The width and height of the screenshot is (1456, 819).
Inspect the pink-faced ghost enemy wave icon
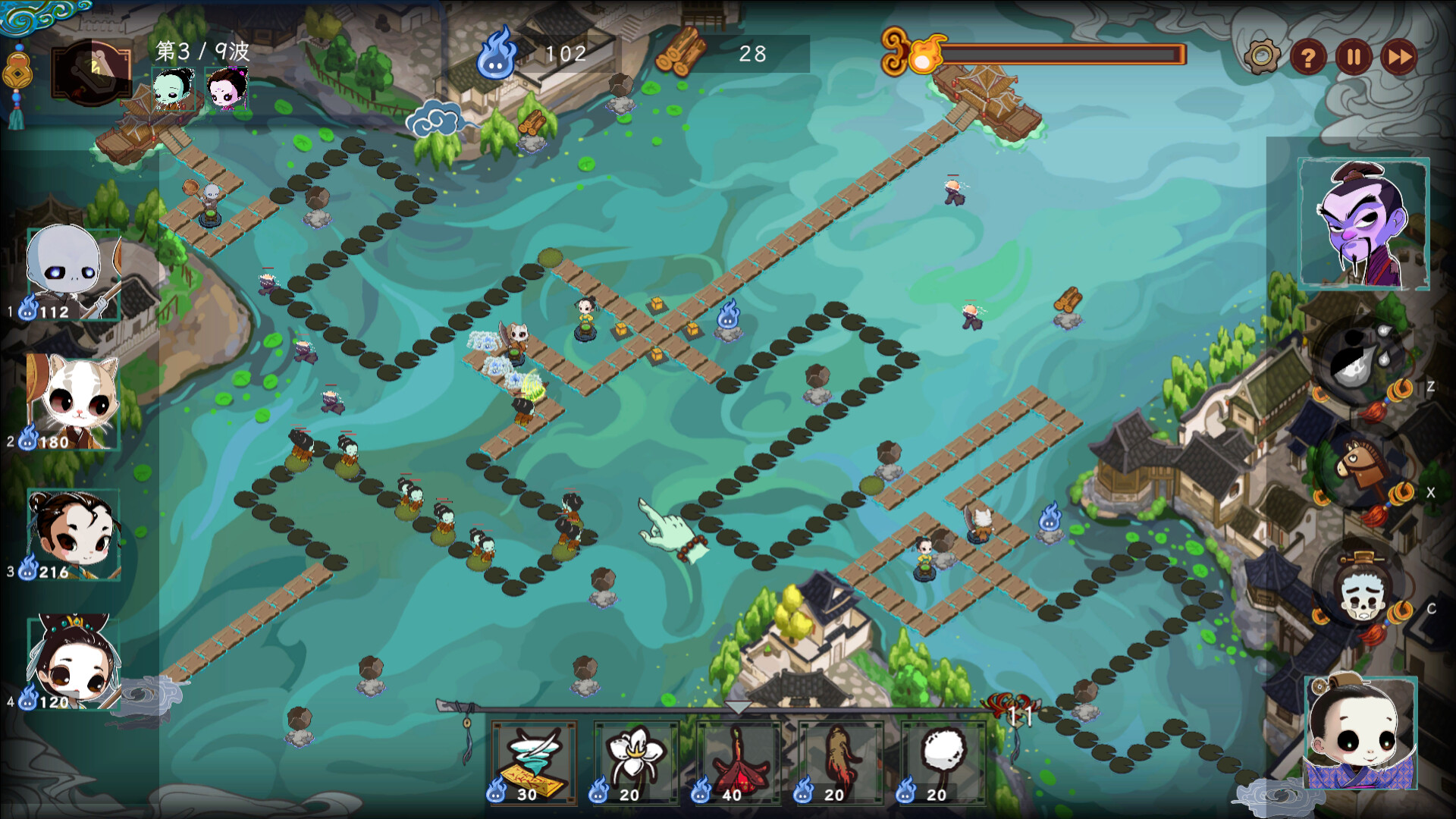point(227,89)
